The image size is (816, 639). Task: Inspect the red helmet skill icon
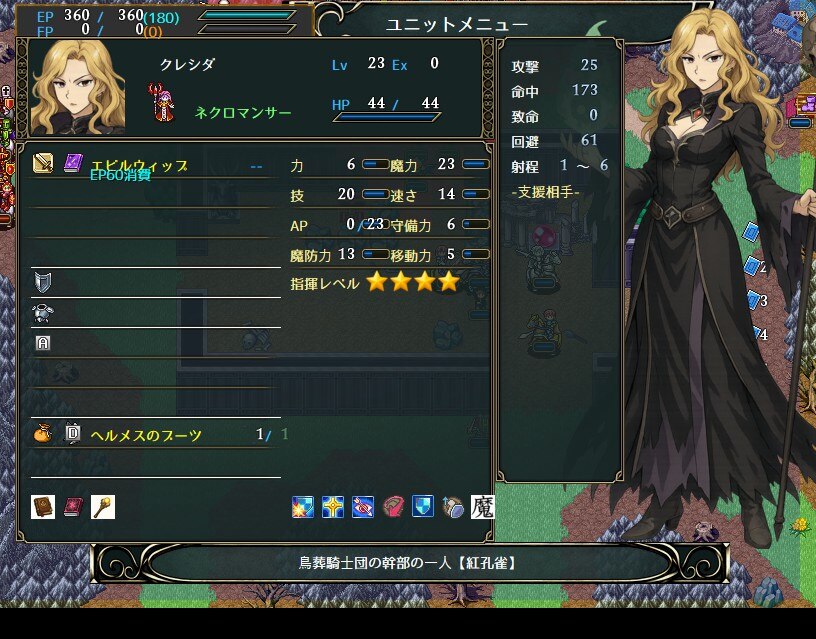click(393, 507)
